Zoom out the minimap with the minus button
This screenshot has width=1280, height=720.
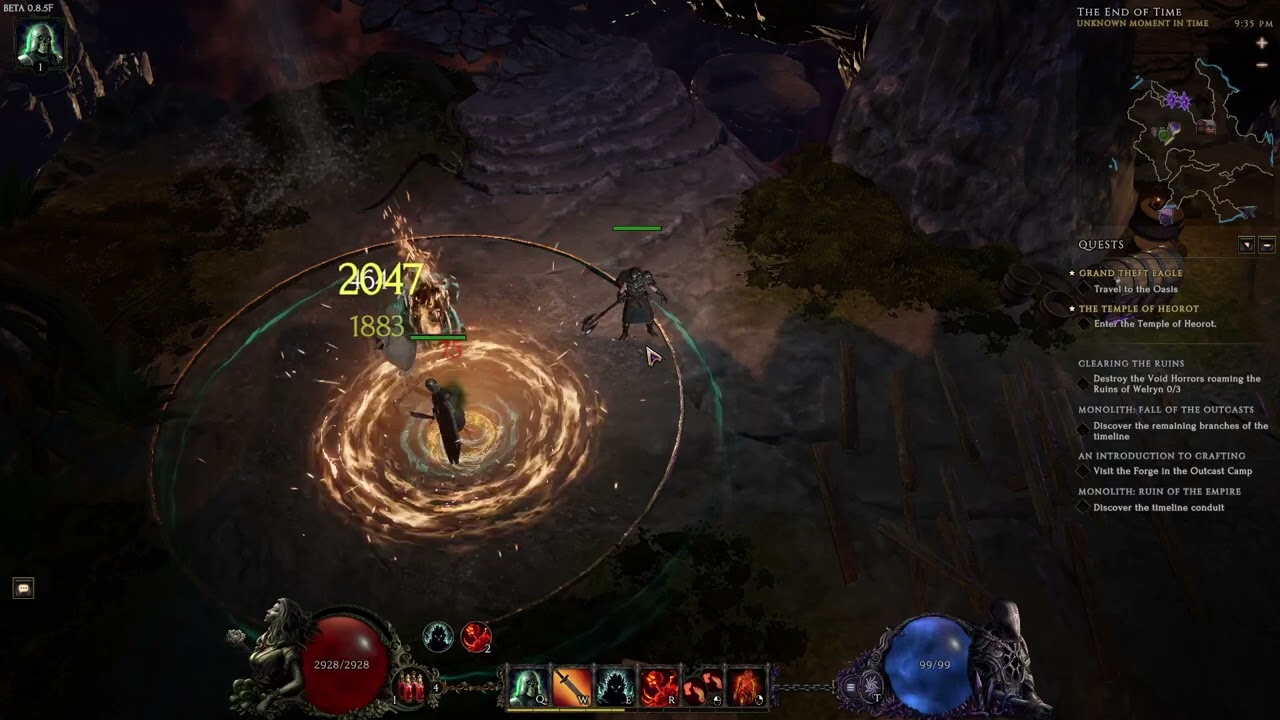tap(1262, 65)
